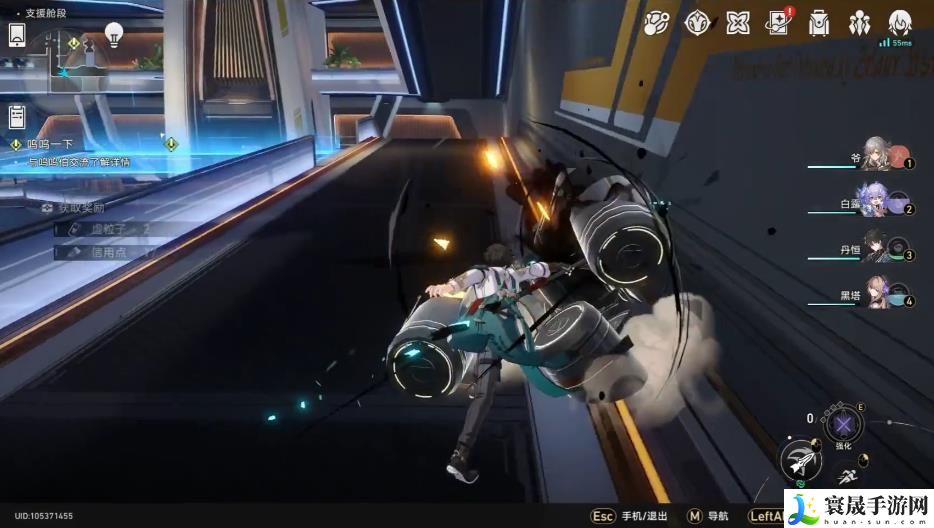Image resolution: width=934 pixels, height=528 pixels.
Task: Switch to party member 爷
Action: pyautogui.click(x=878, y=155)
